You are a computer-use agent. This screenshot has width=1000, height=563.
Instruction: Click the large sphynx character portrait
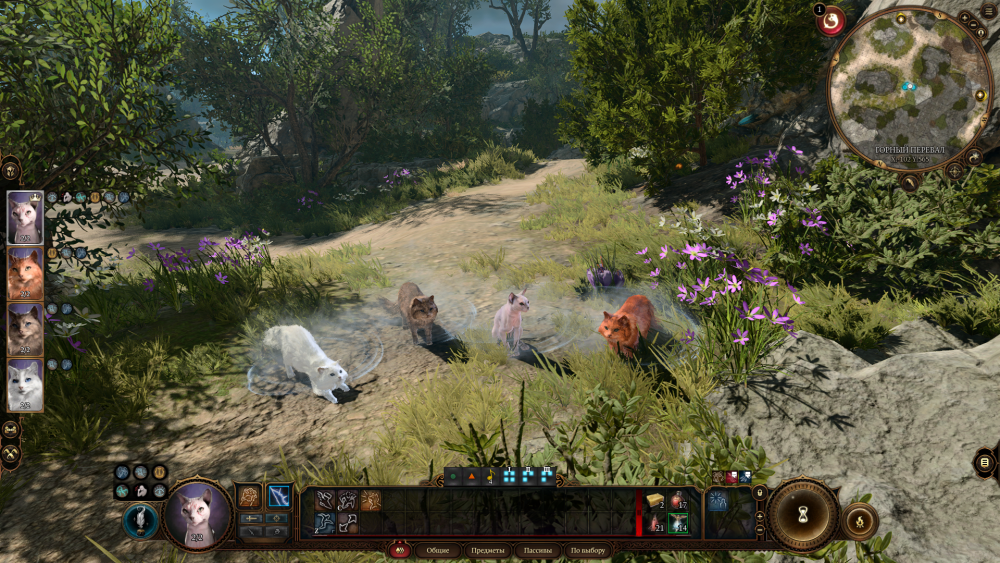point(198,515)
